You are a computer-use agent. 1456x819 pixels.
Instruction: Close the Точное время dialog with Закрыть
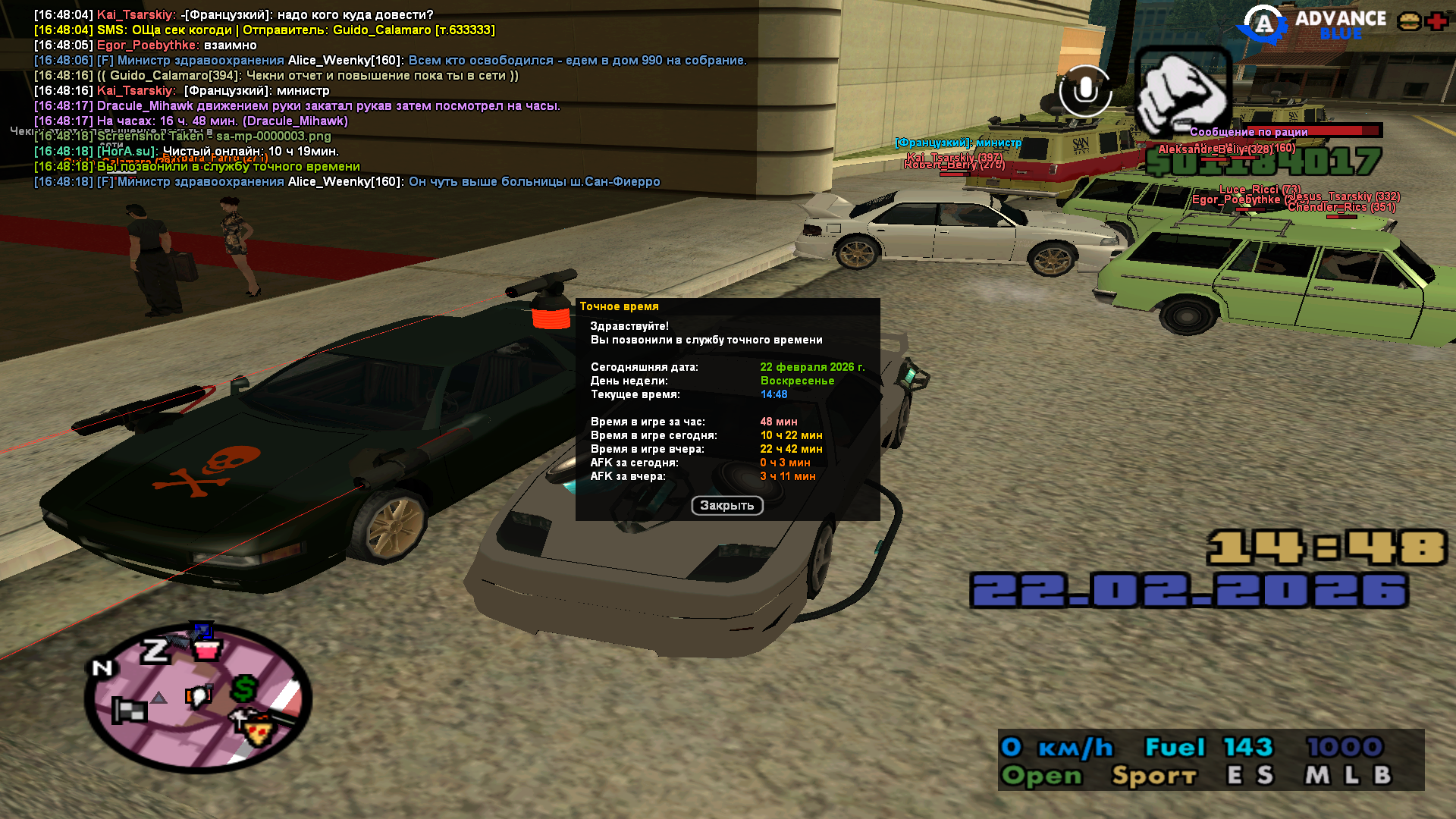click(726, 506)
